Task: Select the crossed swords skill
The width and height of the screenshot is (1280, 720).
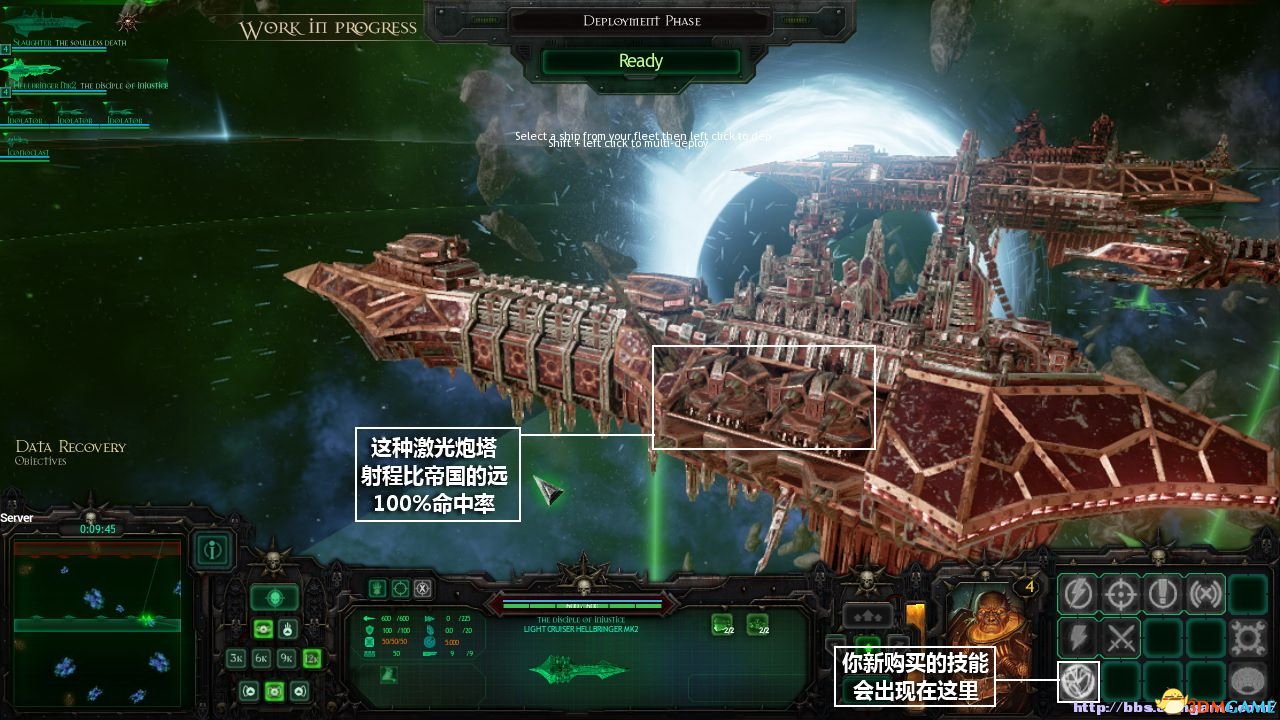Action: [1120, 638]
